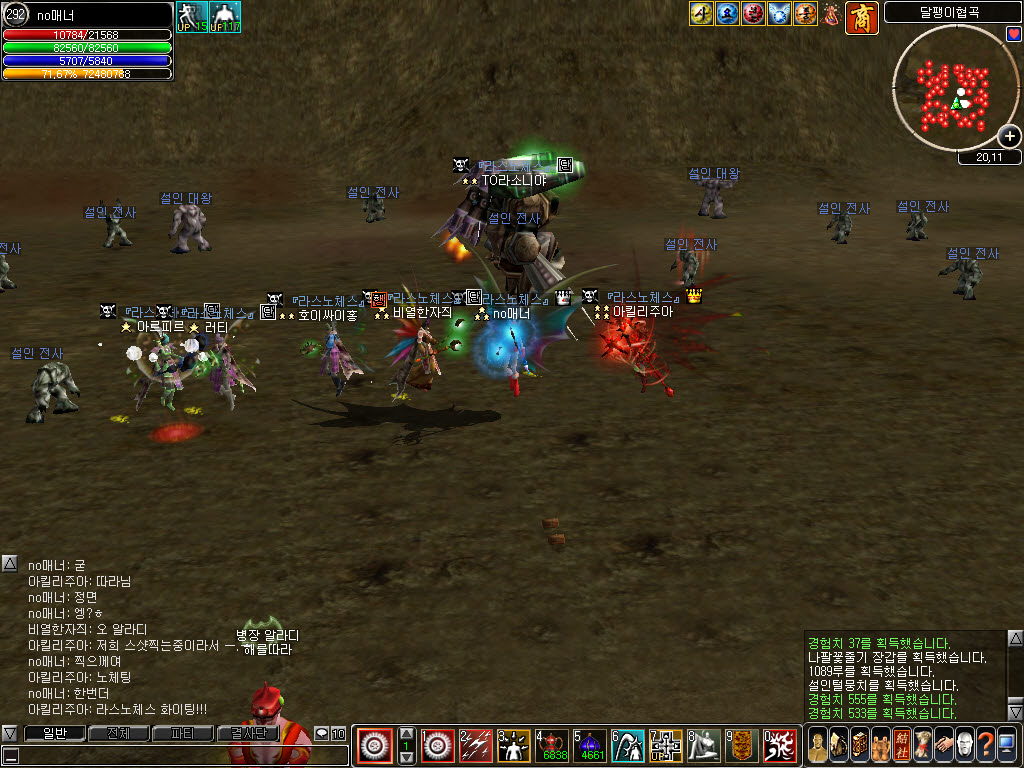The image size is (1024, 768).
Task: Use the red potion in slot 4
Action: (552, 746)
